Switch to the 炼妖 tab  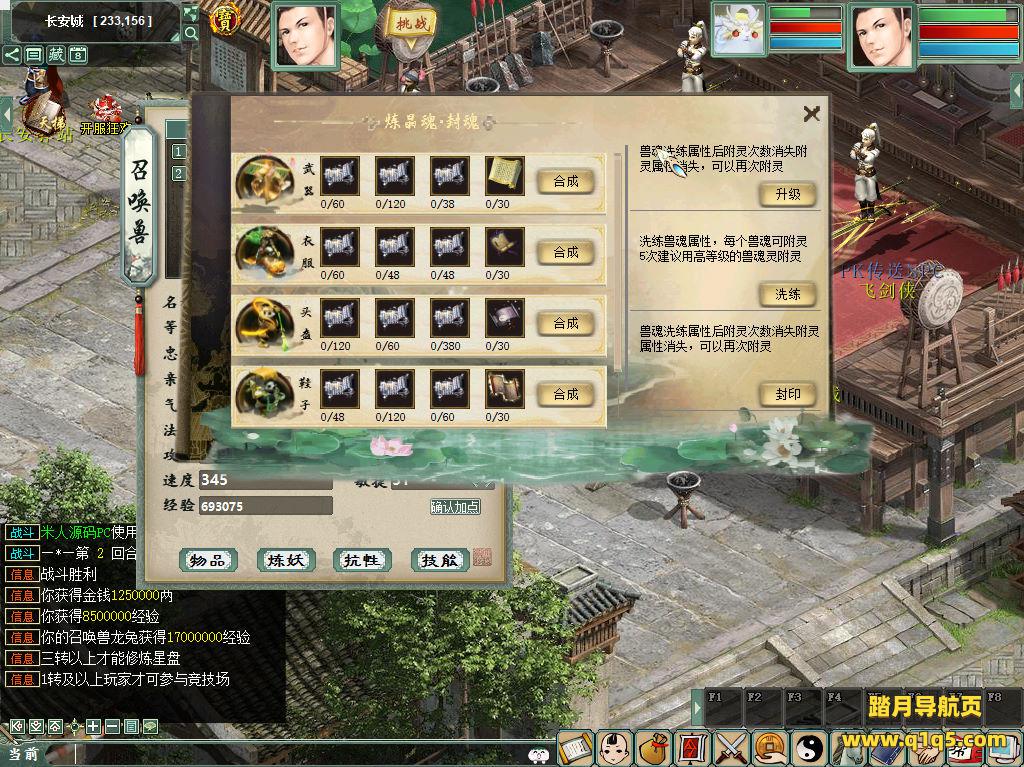pos(285,560)
